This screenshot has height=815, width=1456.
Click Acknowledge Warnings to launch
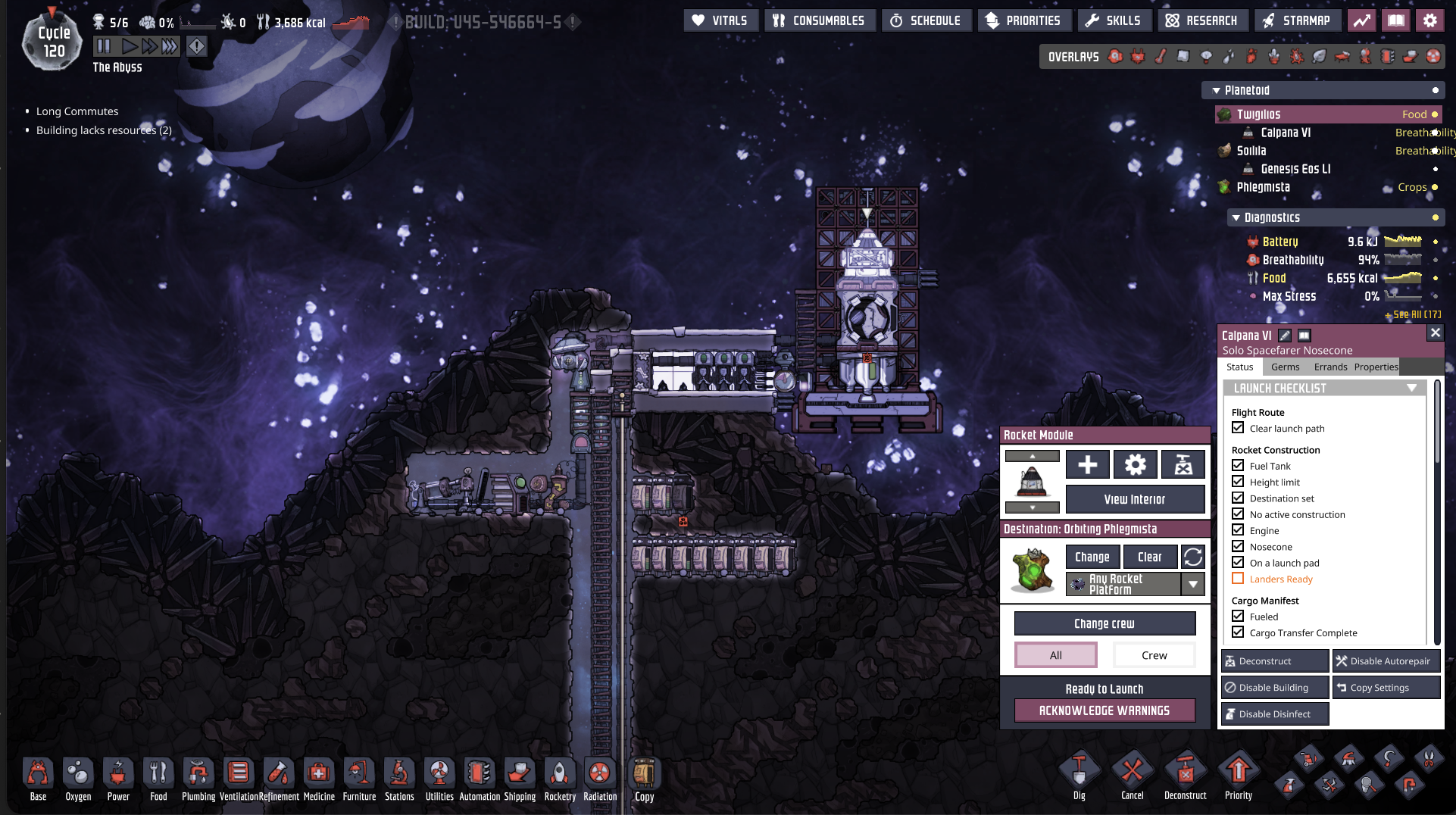(1104, 710)
